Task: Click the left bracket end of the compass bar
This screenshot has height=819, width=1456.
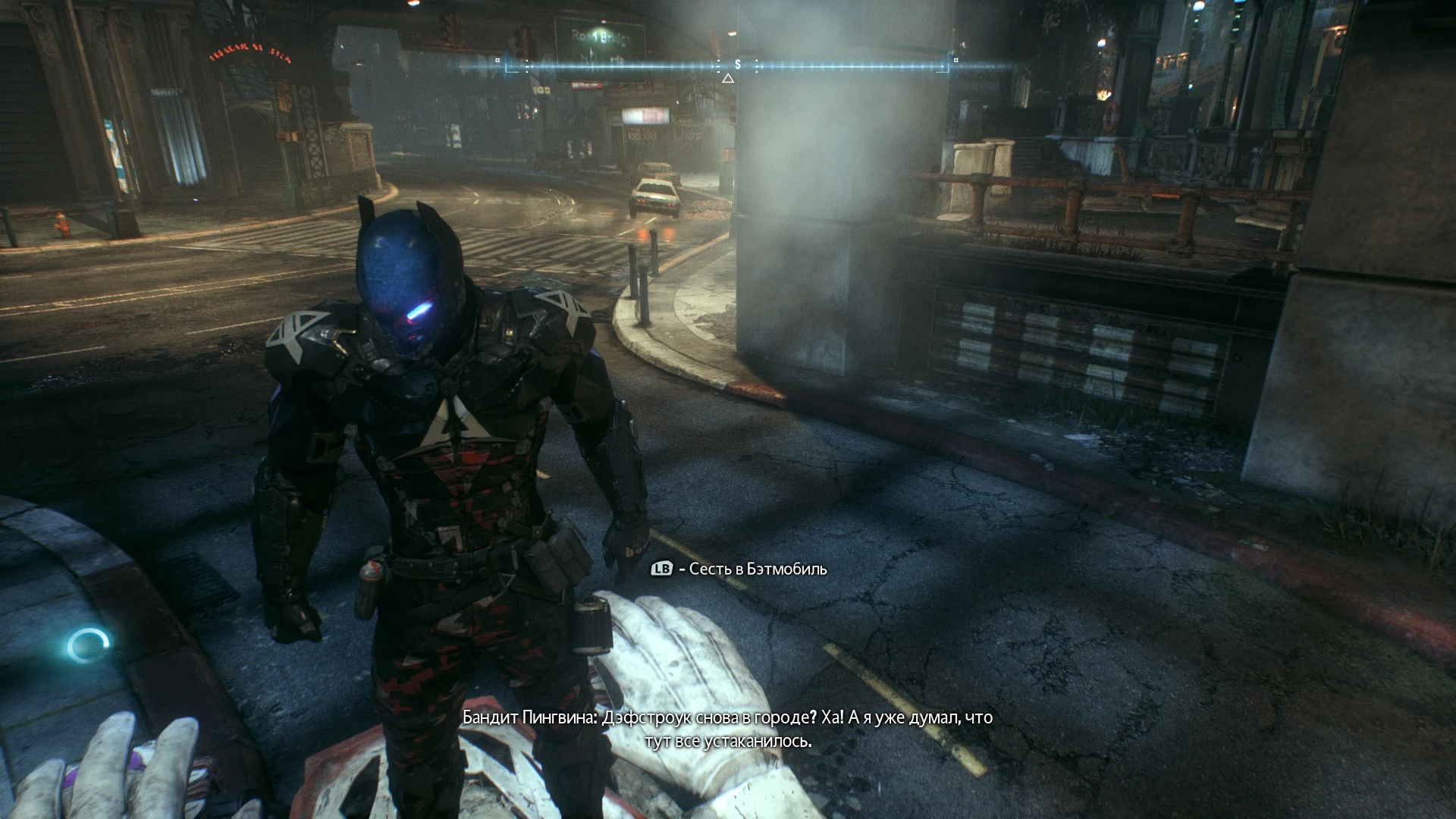Action: [x=507, y=67]
